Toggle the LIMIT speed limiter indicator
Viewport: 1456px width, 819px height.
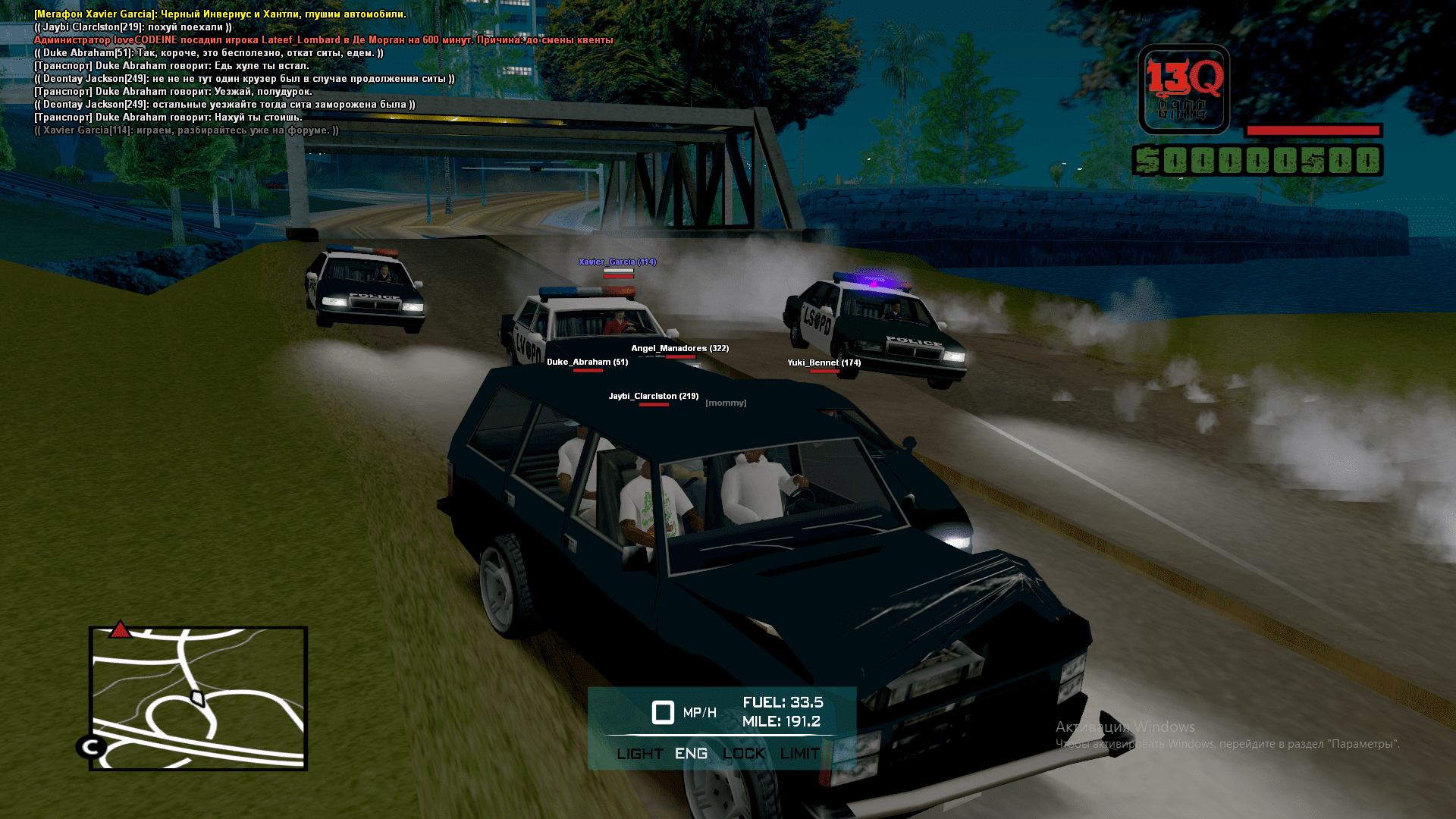pyautogui.click(x=799, y=754)
